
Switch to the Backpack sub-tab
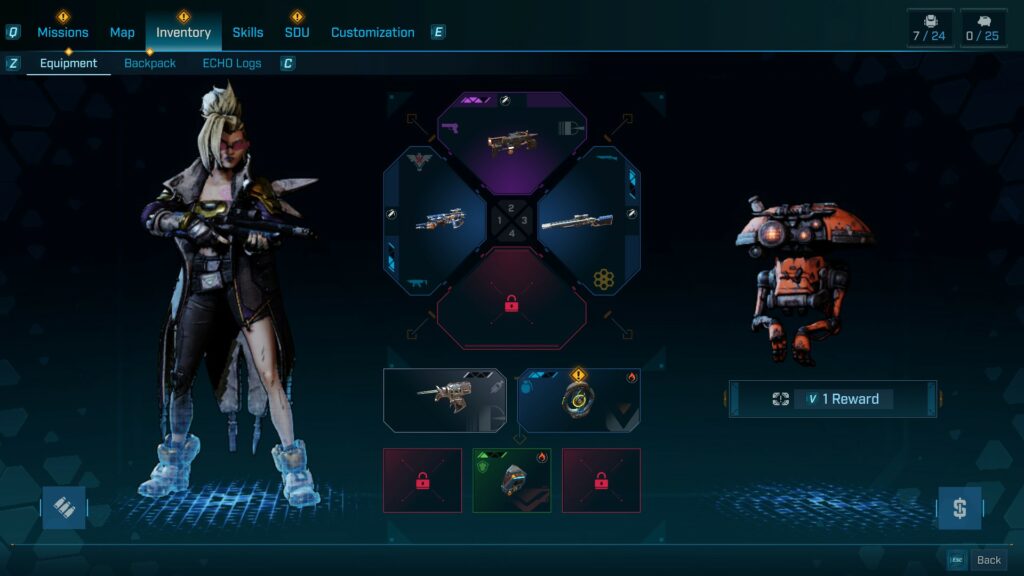tap(150, 63)
